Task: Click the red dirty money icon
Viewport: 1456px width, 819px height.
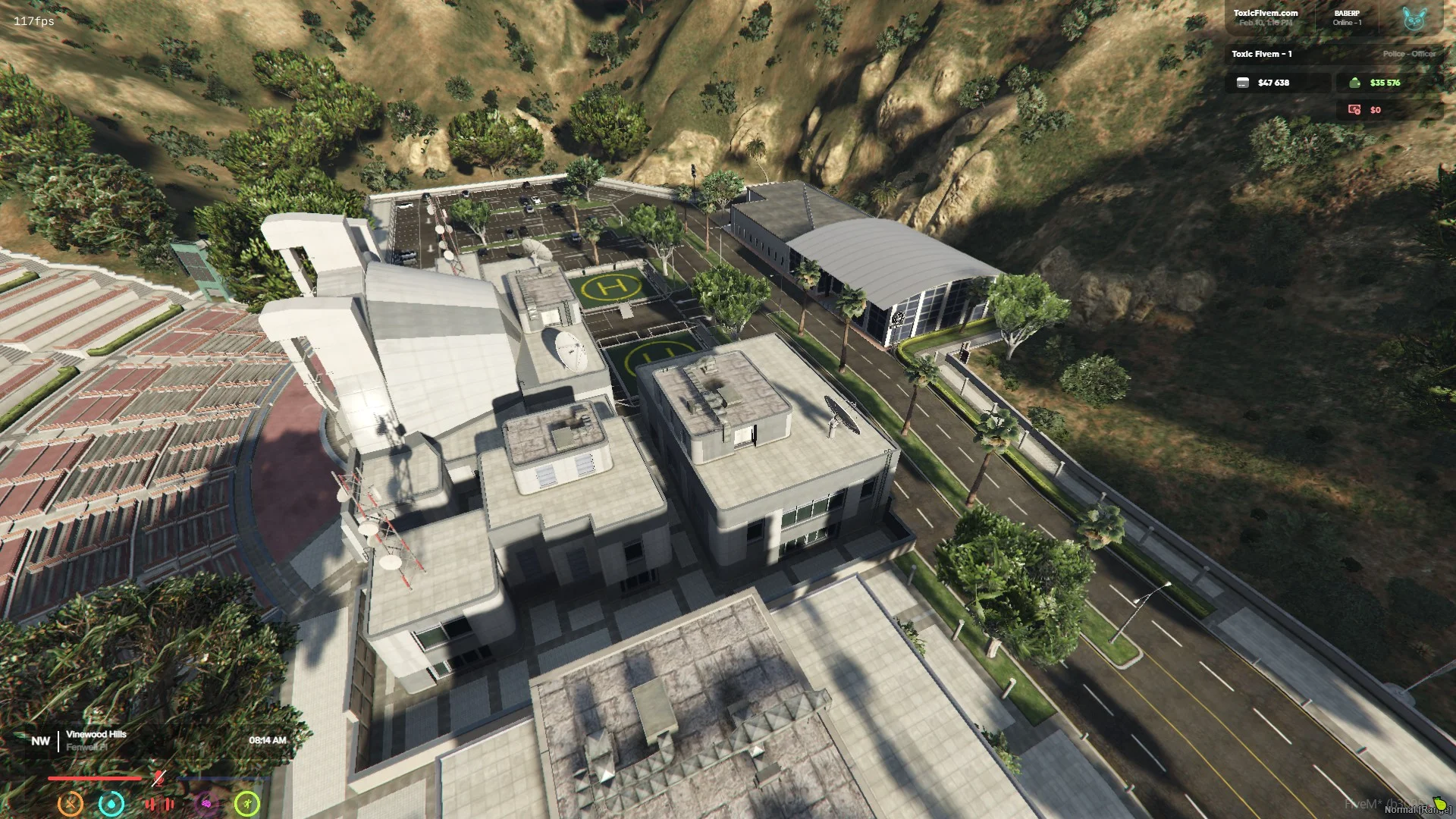Action: 1354,110
